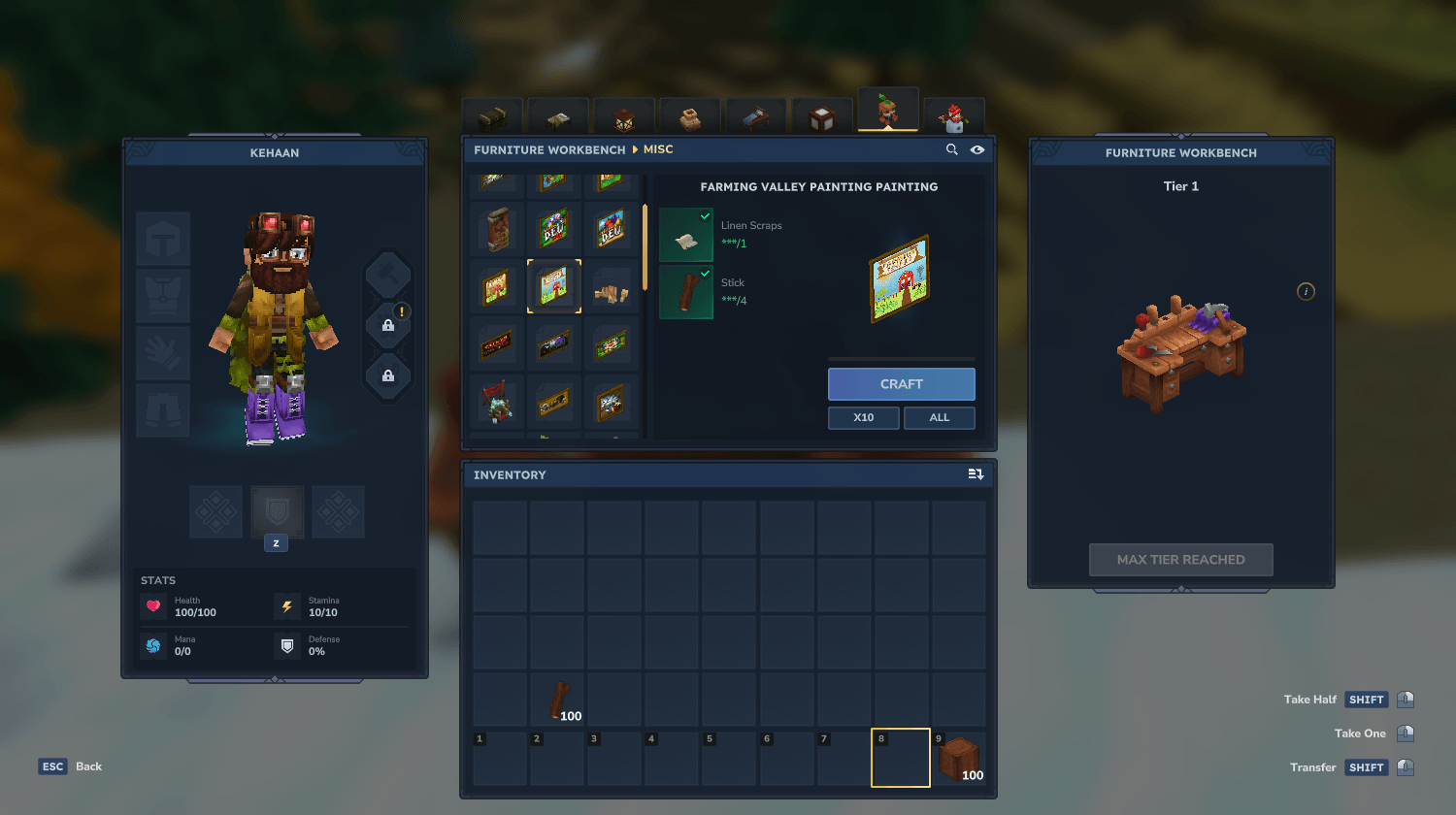Open the clay pot category tab

pos(689,117)
